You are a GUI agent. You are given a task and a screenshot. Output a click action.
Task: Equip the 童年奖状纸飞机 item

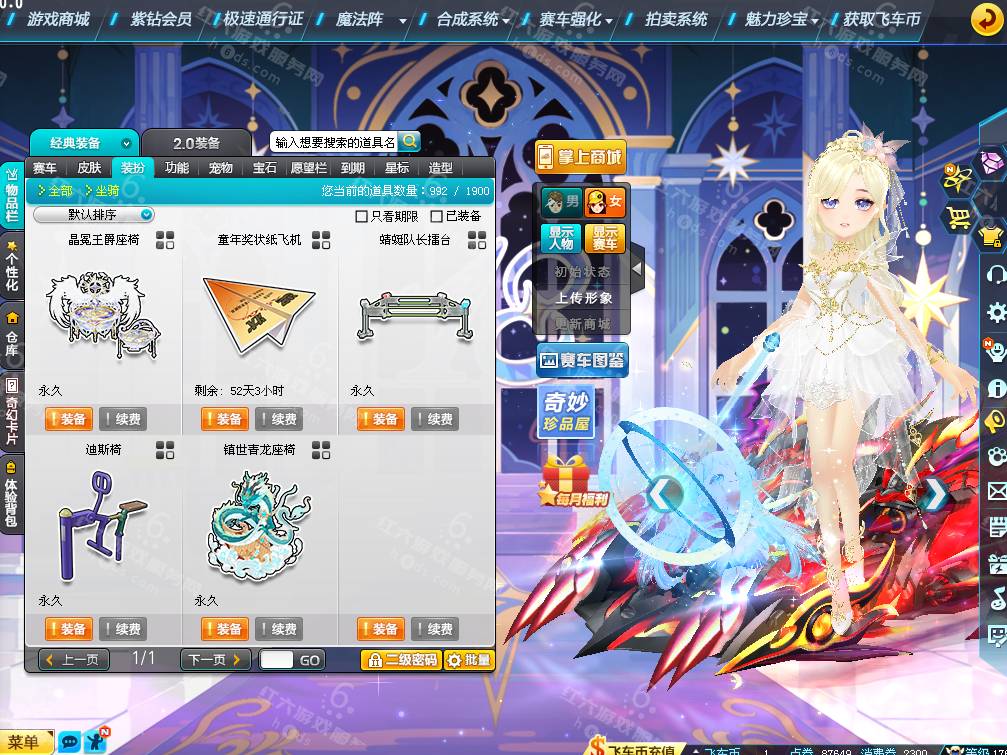[225, 419]
